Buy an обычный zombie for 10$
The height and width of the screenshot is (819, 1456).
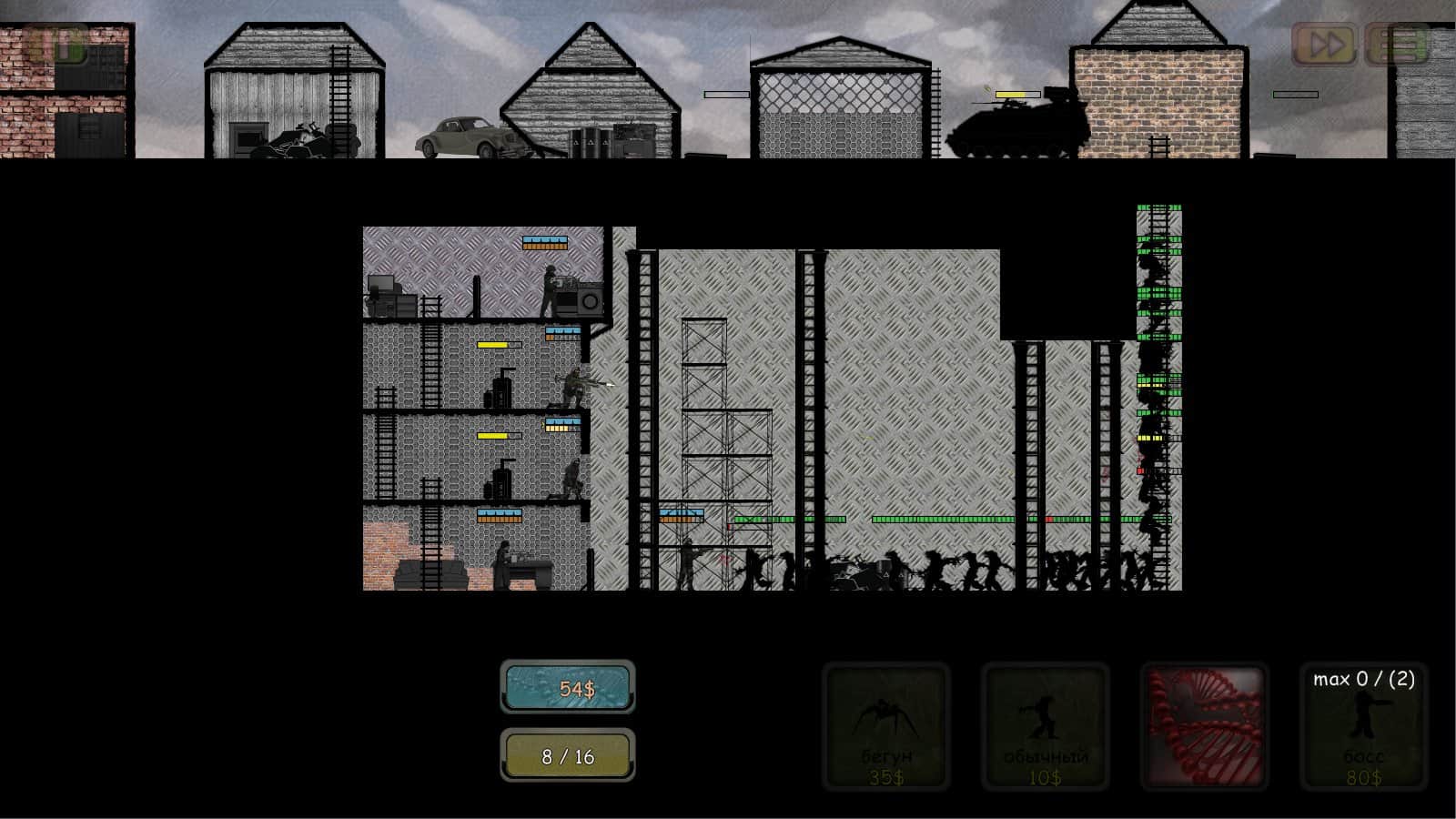[x=1045, y=728]
